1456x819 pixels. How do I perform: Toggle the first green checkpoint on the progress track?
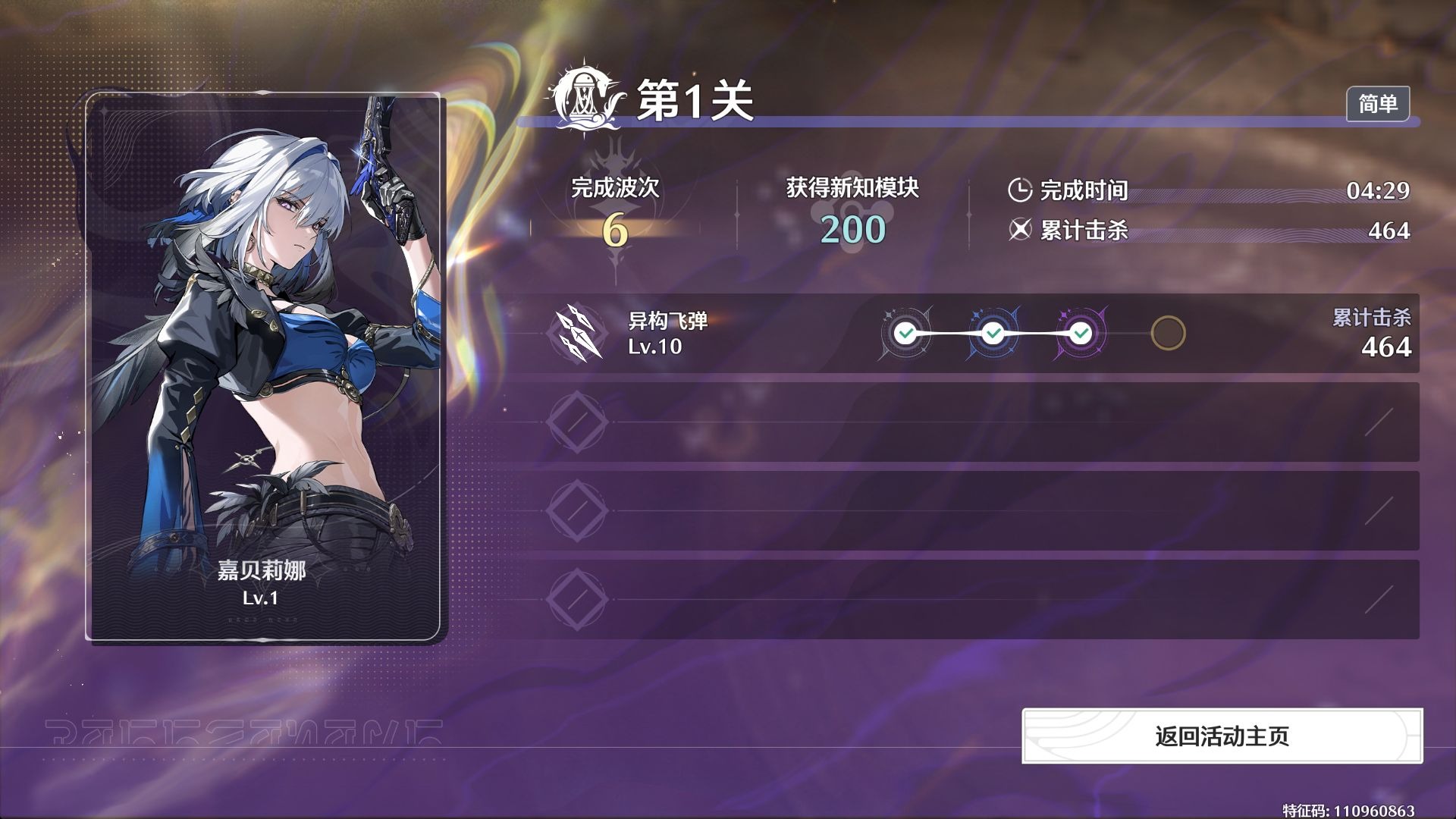(x=904, y=332)
